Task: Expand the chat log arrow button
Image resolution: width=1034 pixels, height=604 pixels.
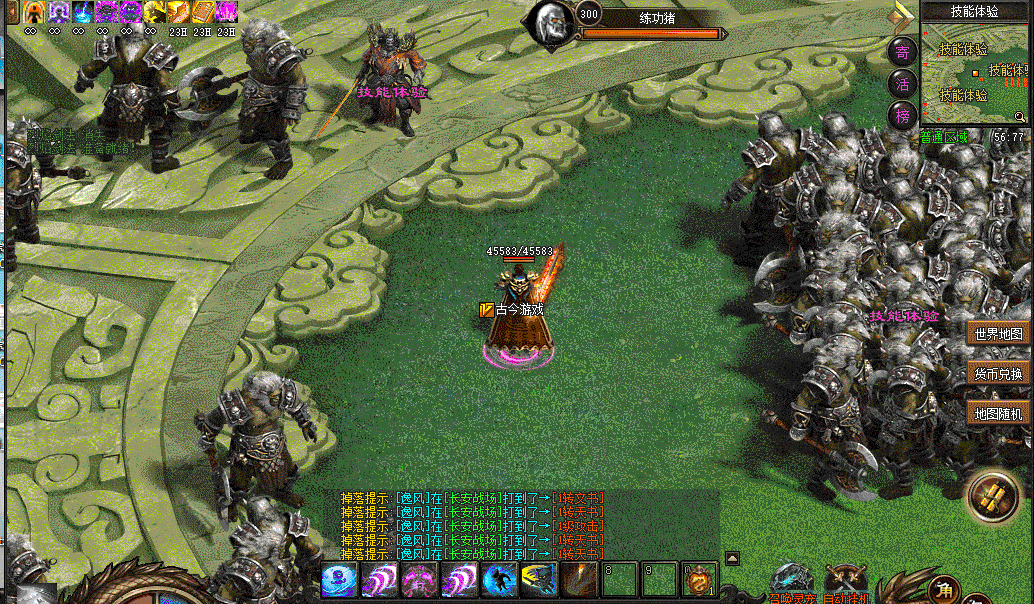Action: click(x=732, y=558)
